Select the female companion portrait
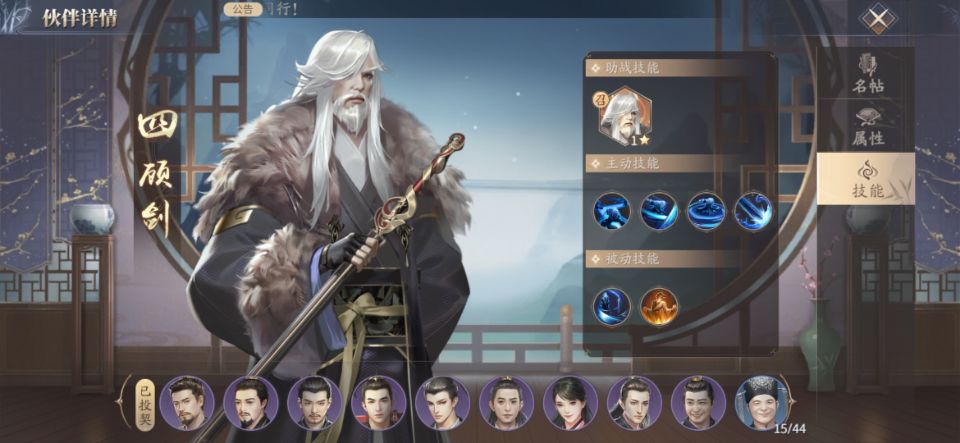Screen dimensions: 960x443 (570, 403)
